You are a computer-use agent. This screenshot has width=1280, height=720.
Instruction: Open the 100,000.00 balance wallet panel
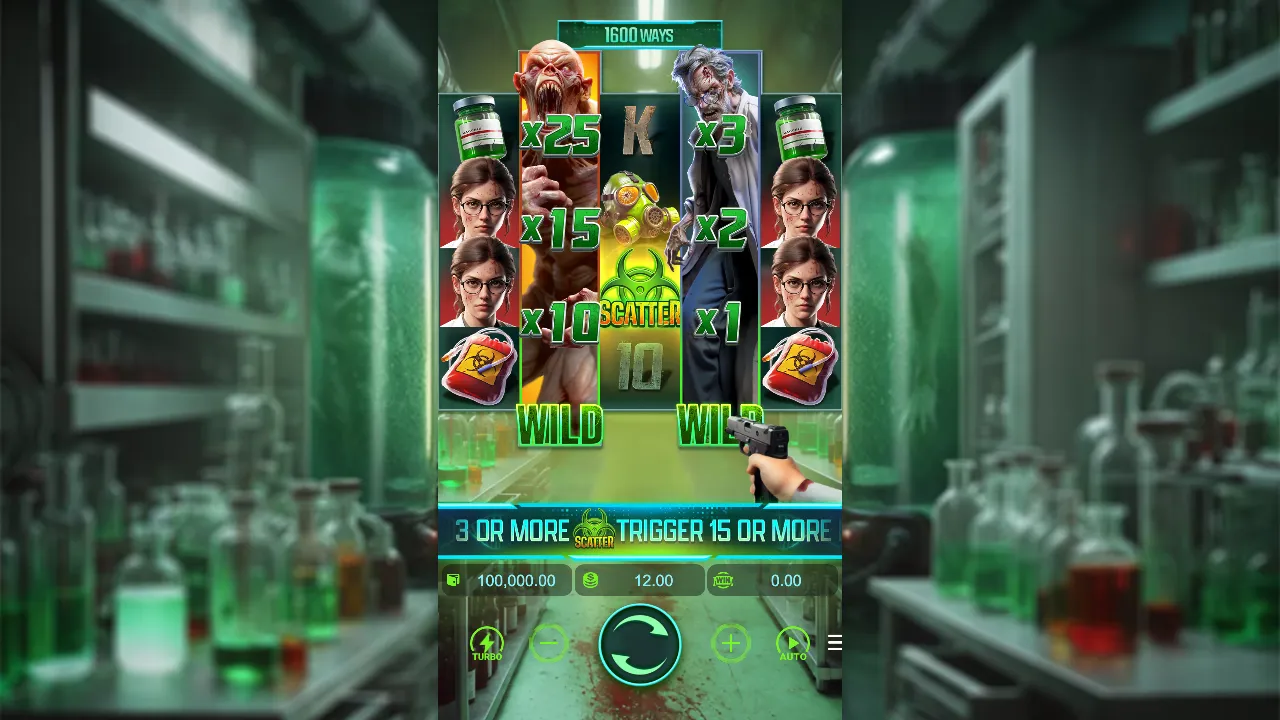point(506,580)
